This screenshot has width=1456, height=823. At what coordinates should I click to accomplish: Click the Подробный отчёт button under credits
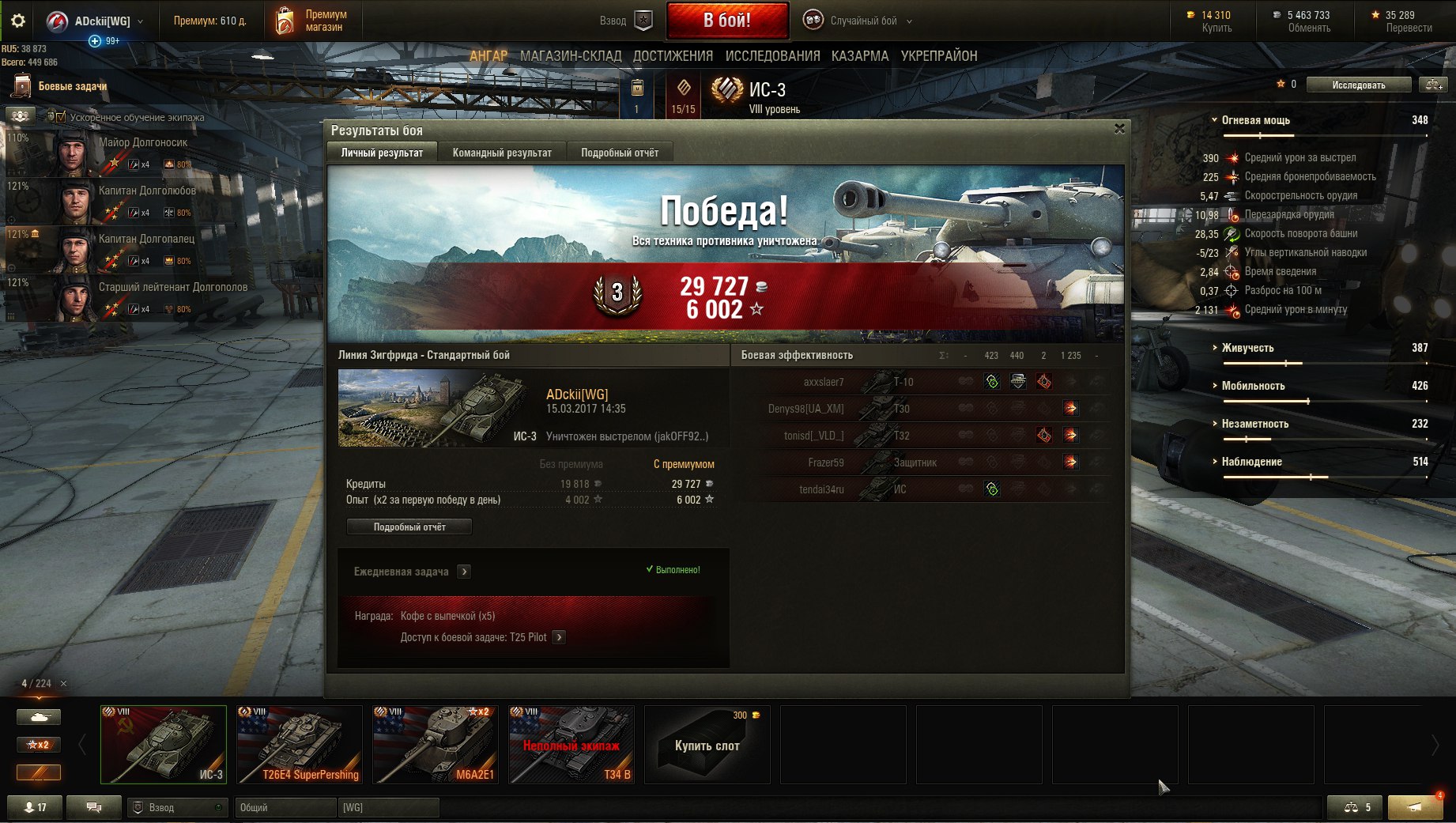[x=409, y=527]
